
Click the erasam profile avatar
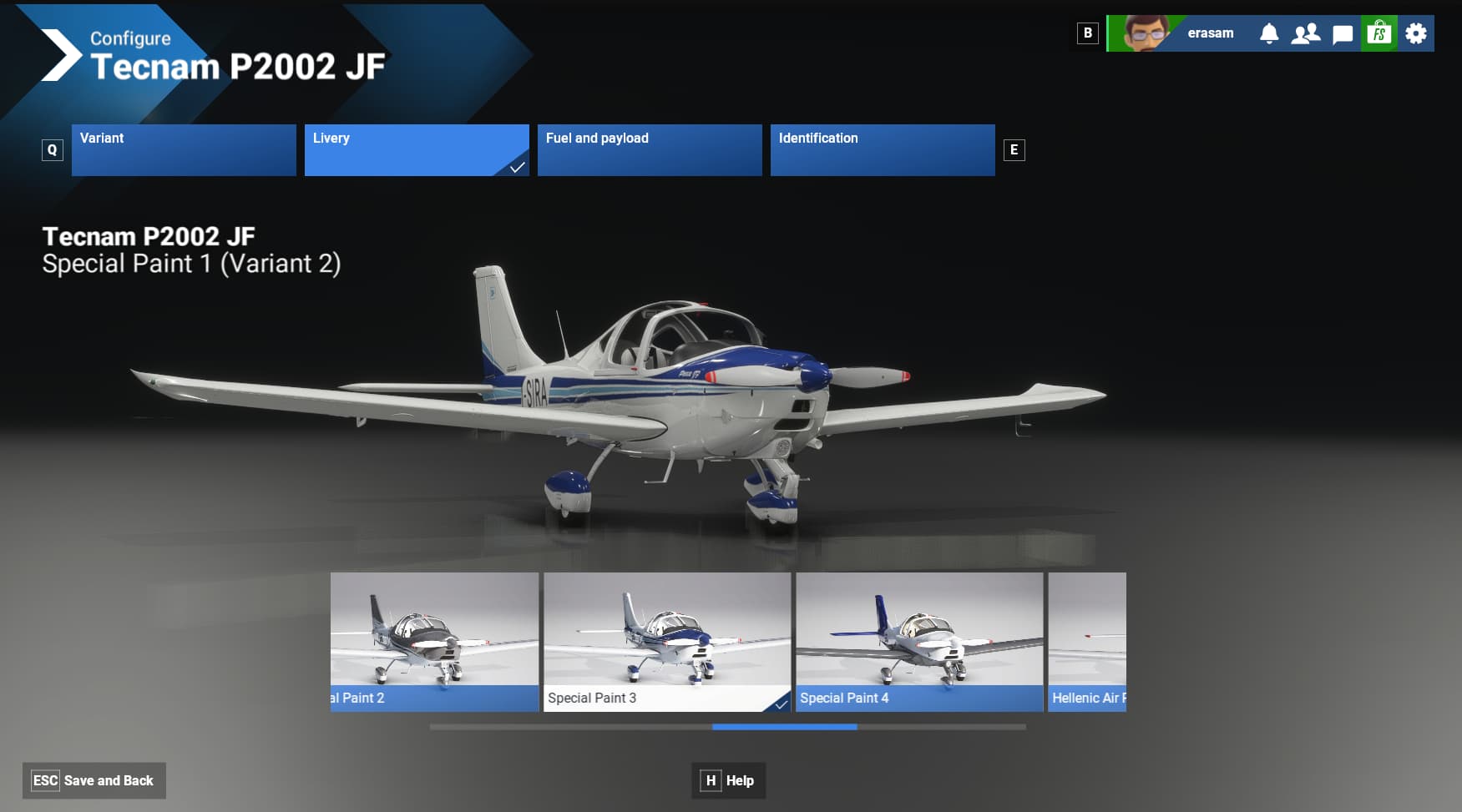pos(1145,33)
